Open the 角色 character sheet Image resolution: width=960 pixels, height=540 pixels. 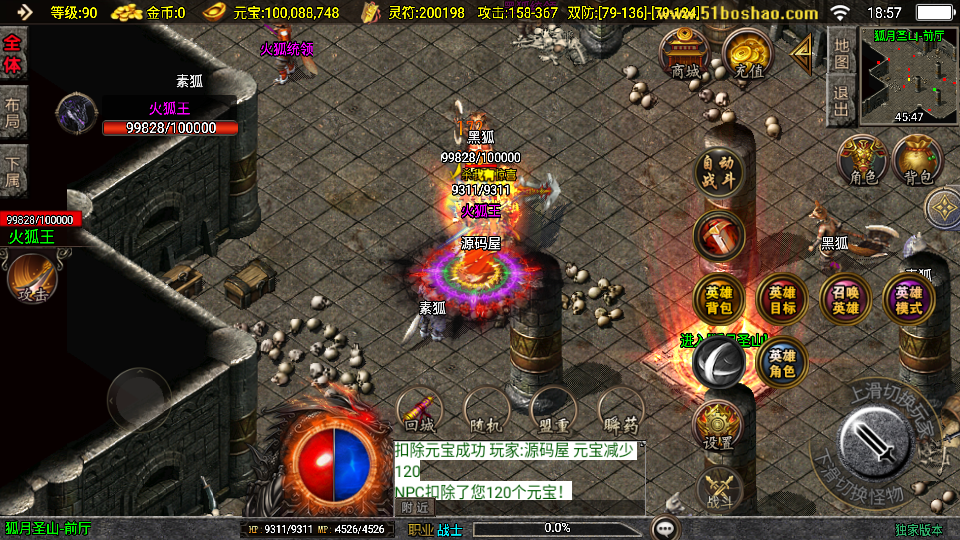[x=862, y=161]
